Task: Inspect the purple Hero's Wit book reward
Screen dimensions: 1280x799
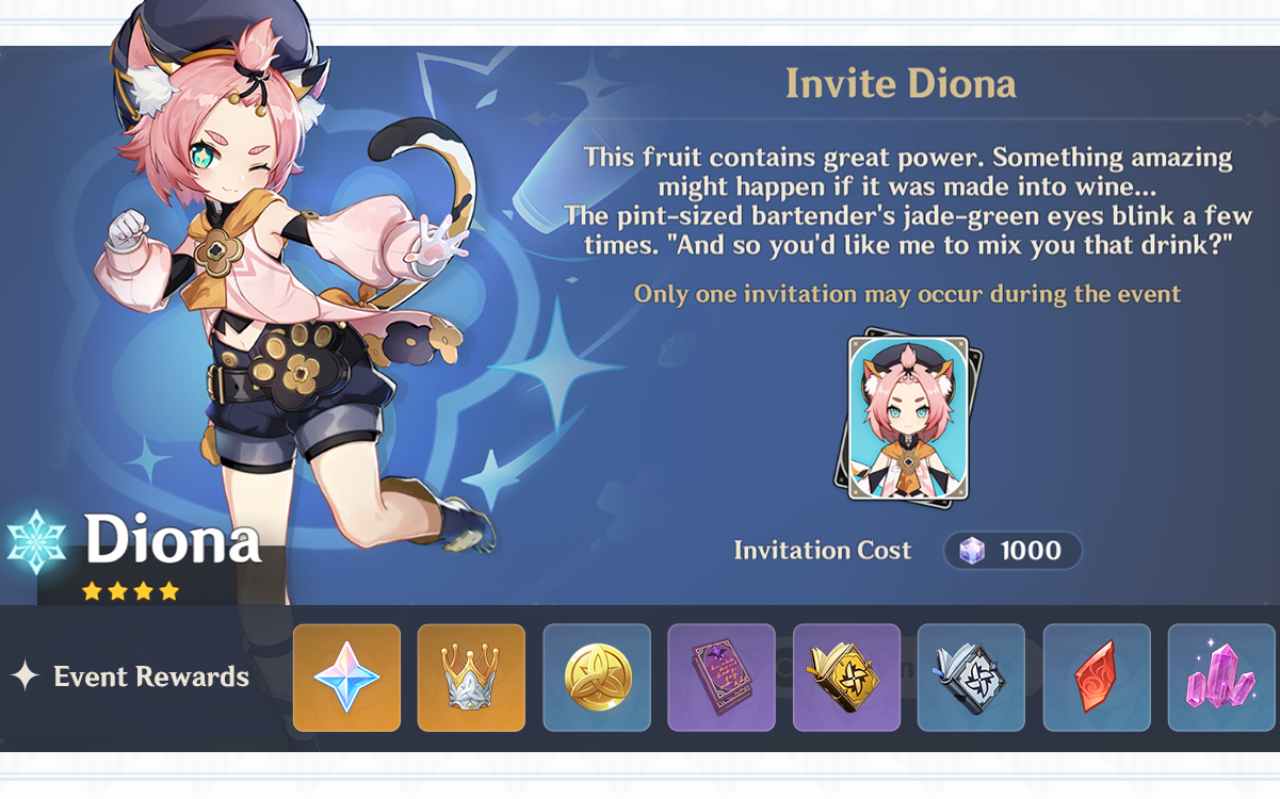Action: tap(721, 677)
